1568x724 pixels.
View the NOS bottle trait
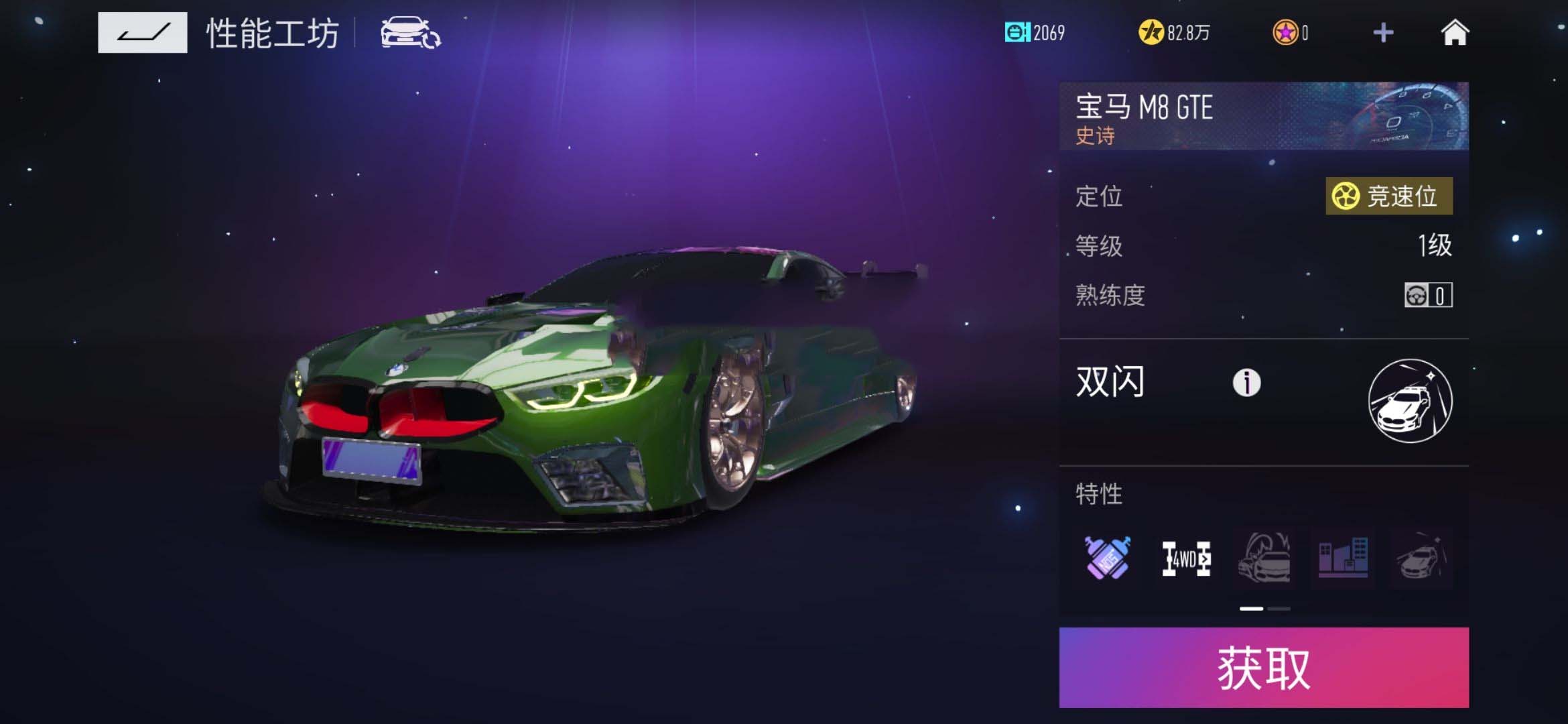tap(1108, 558)
